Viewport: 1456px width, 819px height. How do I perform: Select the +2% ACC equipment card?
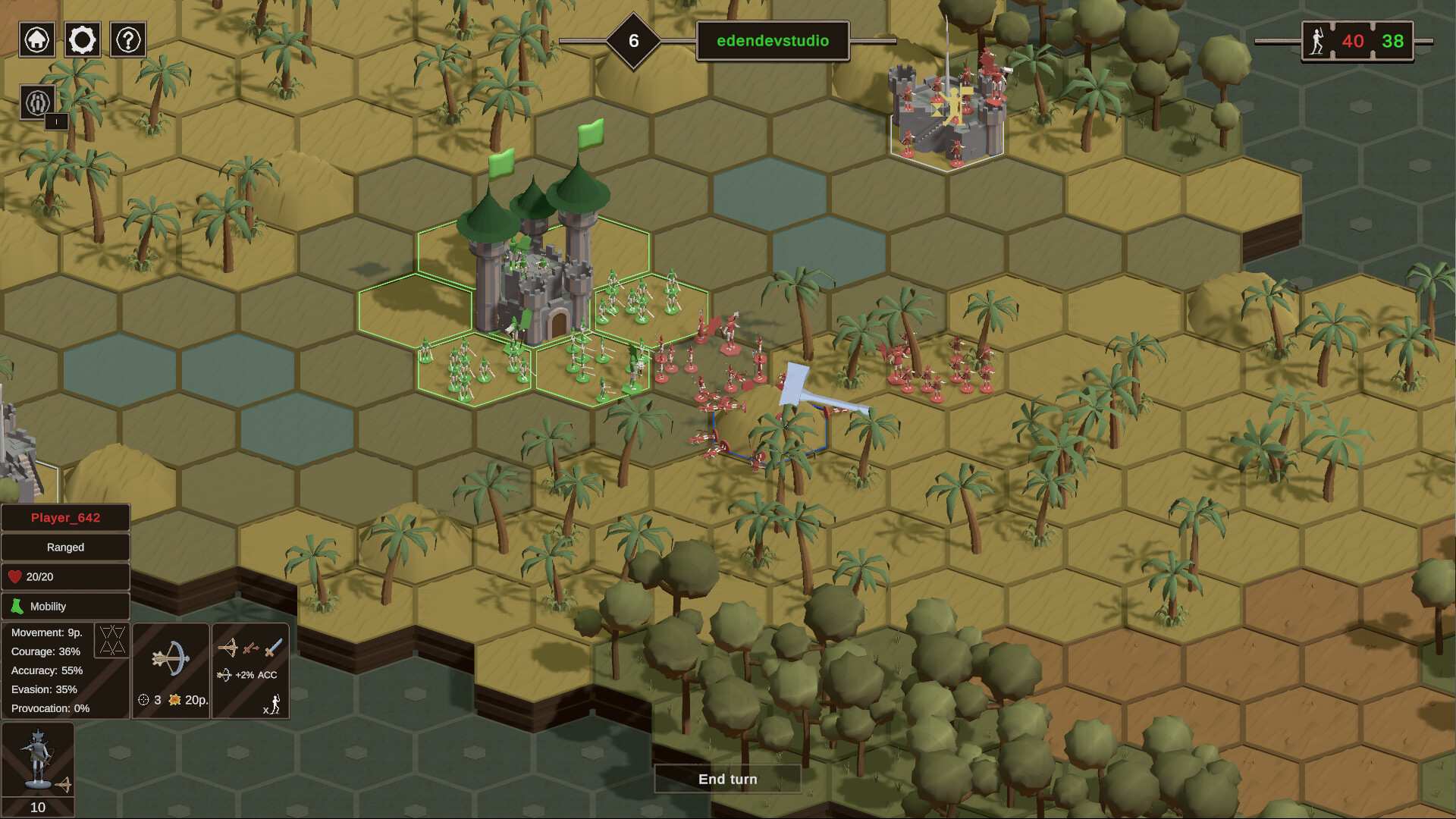pos(250,671)
